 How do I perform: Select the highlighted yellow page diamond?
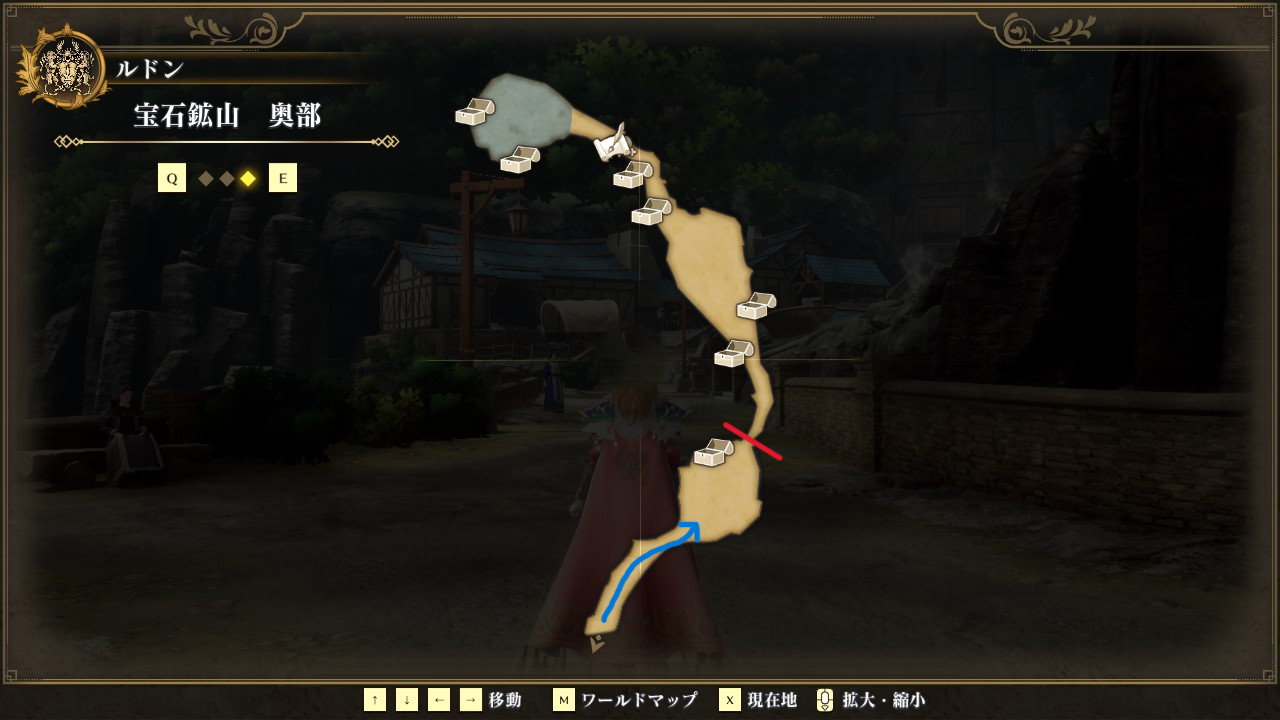tap(248, 179)
